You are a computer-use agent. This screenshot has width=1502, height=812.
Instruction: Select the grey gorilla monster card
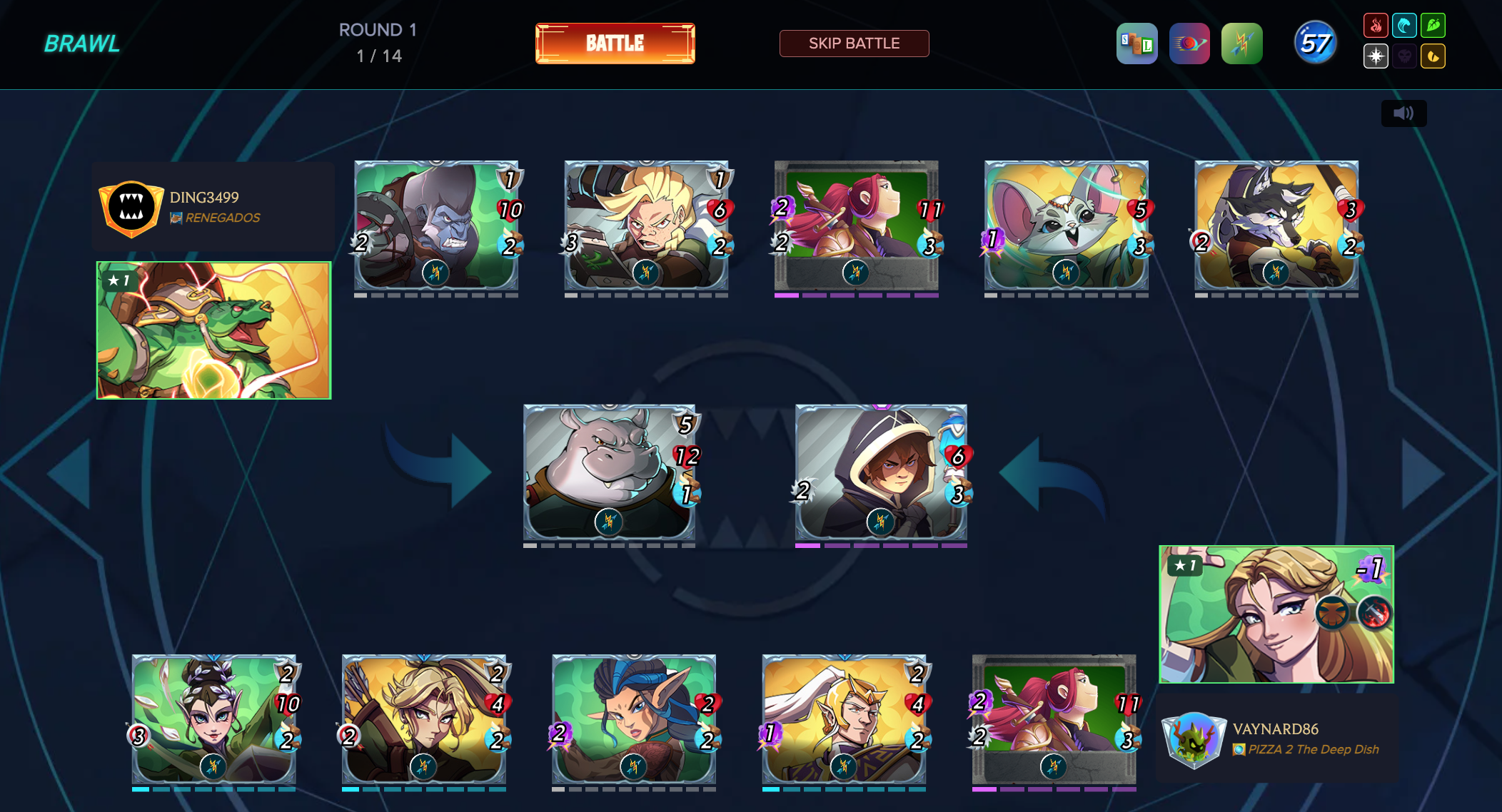[436, 225]
